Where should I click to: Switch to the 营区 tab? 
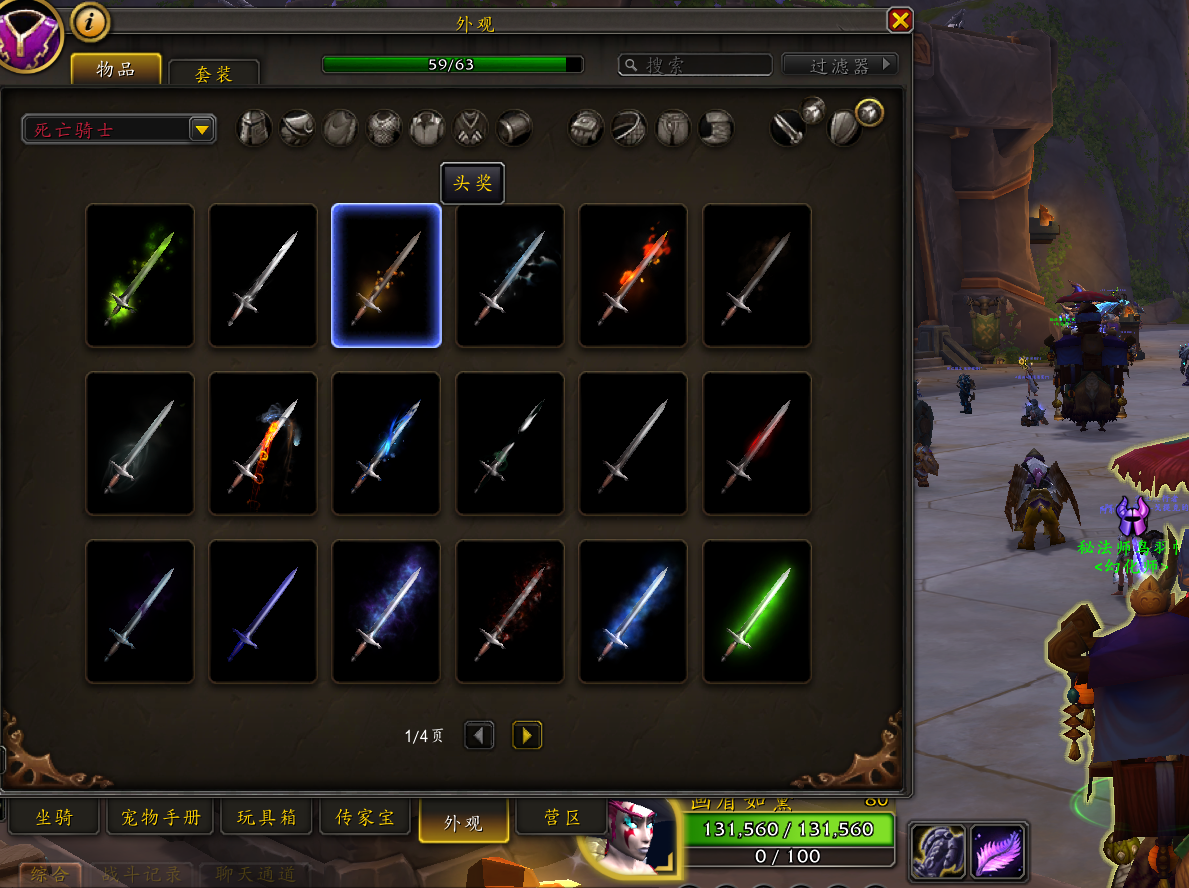point(561,818)
